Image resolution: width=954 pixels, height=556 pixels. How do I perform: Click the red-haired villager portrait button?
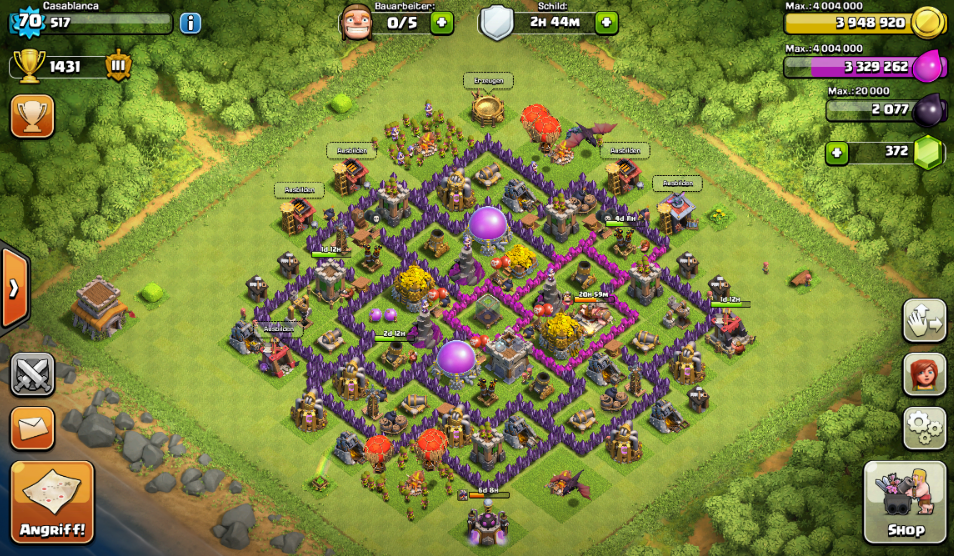[x=924, y=374]
